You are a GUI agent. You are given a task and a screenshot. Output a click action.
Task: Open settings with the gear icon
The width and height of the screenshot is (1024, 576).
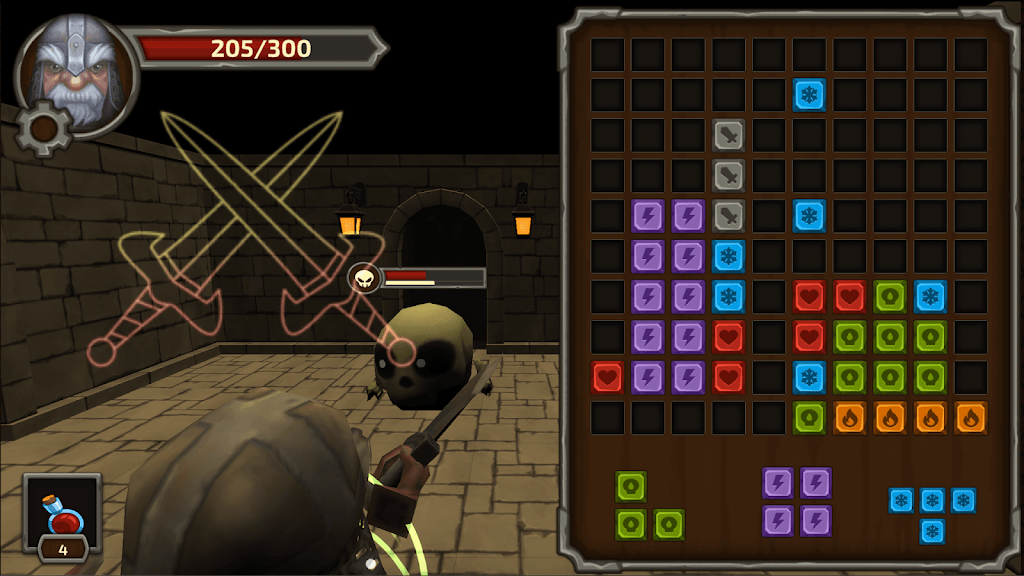point(42,128)
